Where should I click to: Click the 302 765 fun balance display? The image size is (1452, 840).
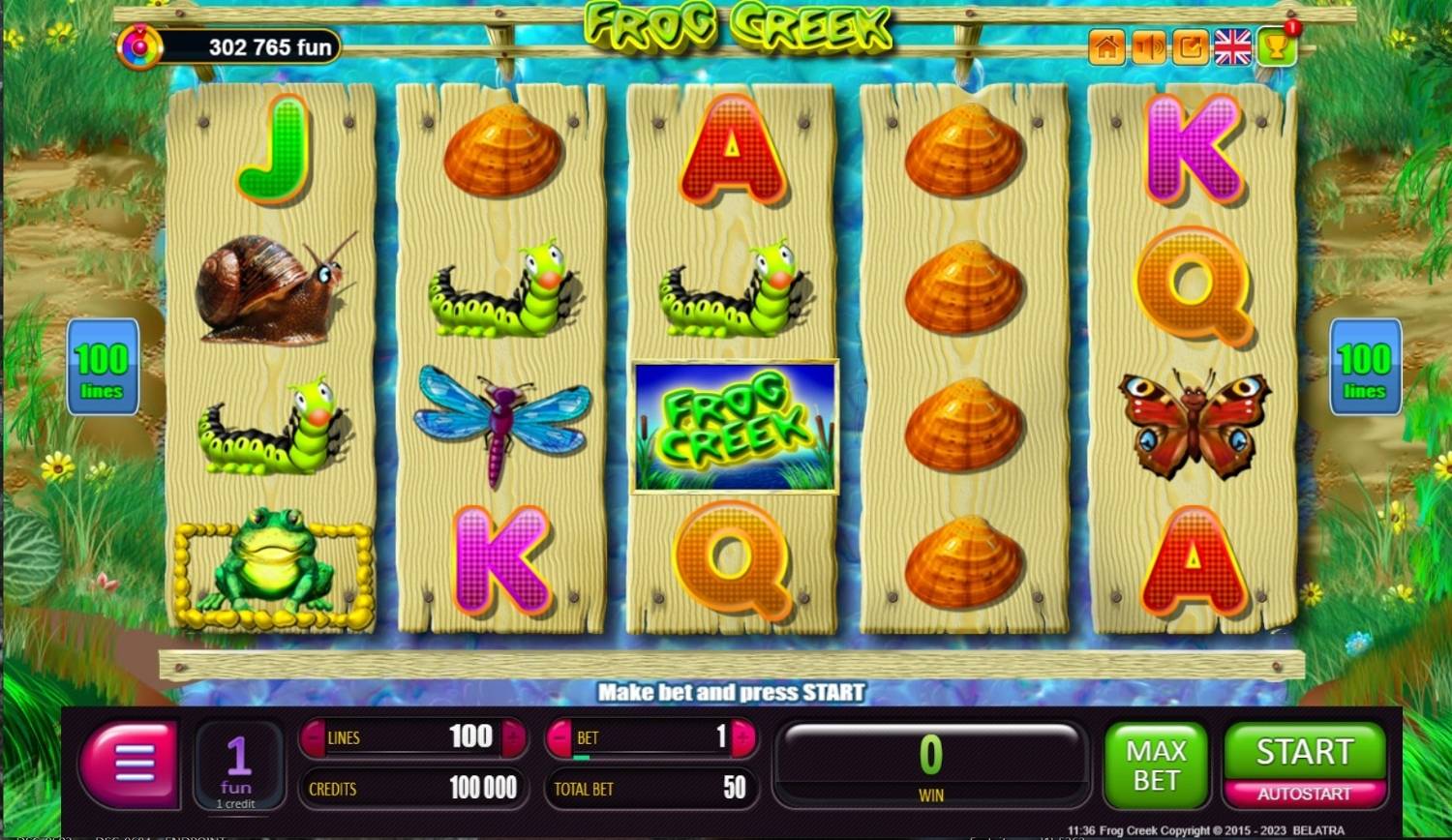tap(261, 47)
